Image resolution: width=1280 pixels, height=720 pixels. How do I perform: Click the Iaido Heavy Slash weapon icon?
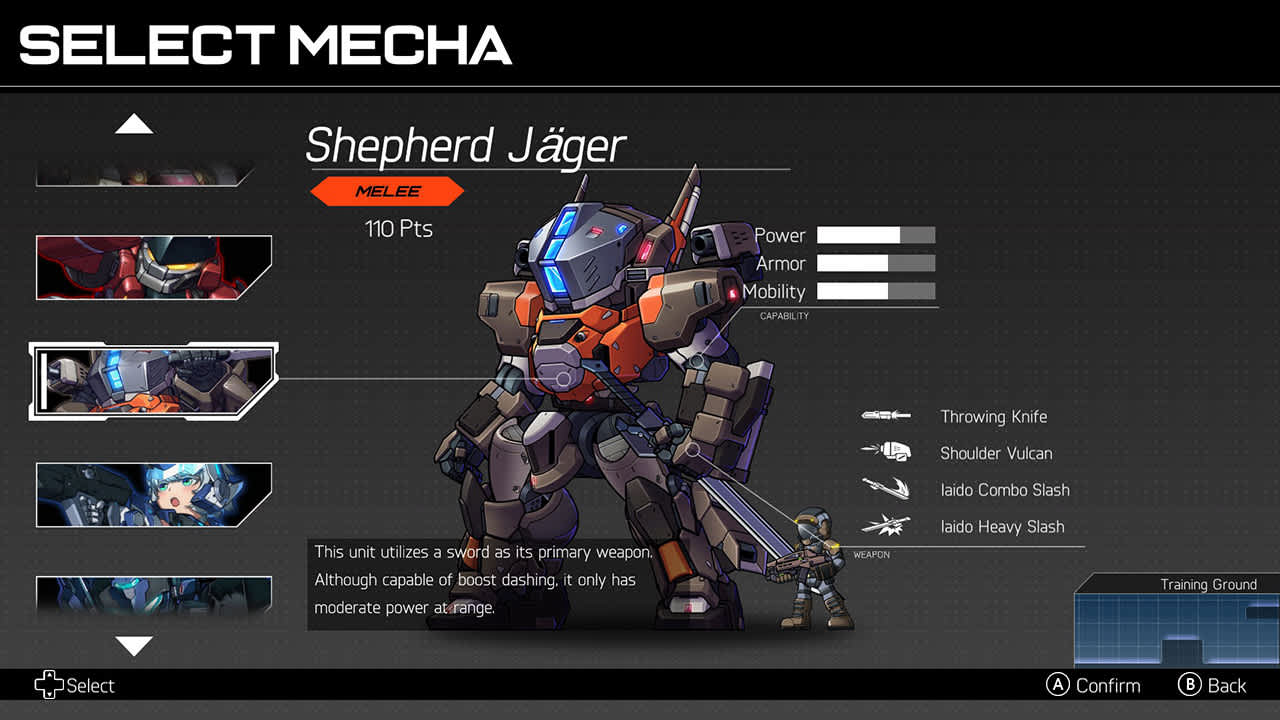tap(884, 526)
